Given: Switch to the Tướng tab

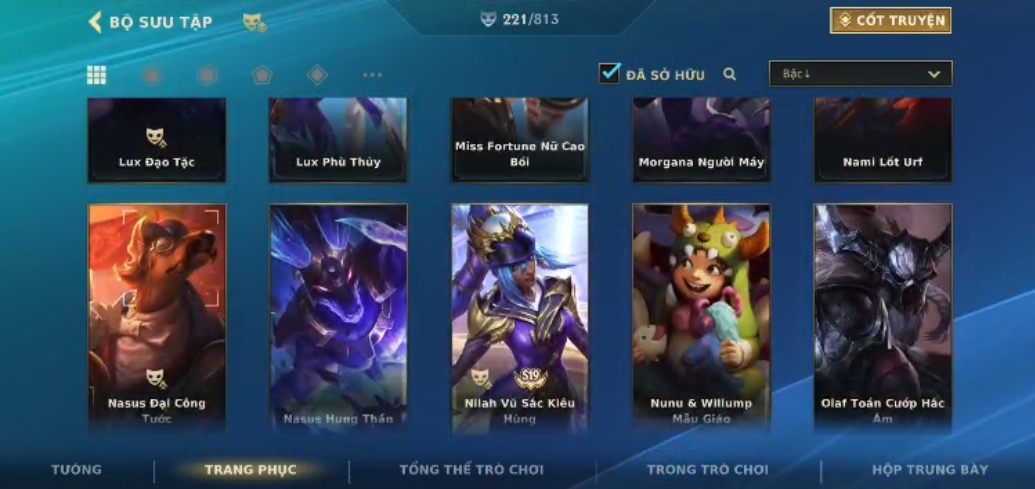Looking at the screenshot, I should [77, 470].
